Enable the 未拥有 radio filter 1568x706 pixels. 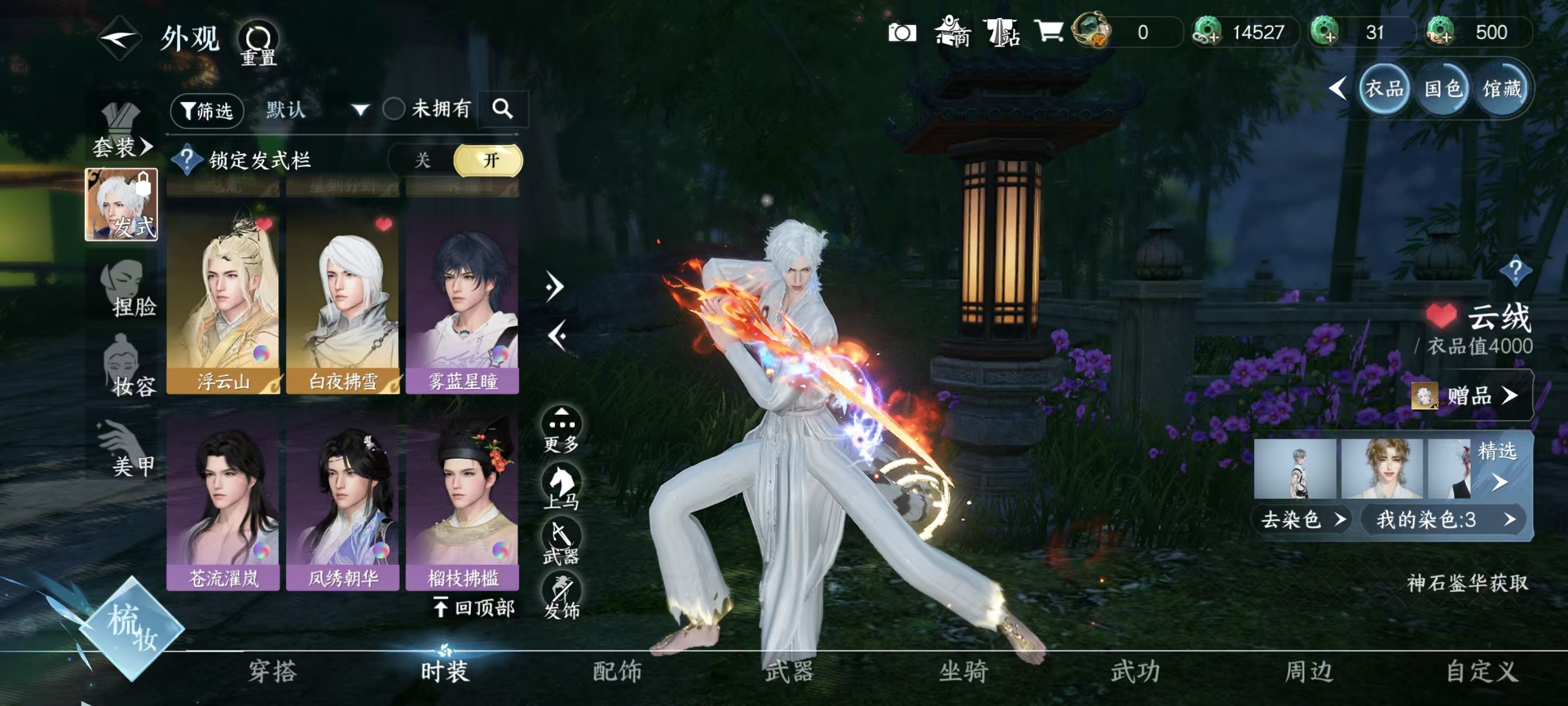click(x=395, y=110)
